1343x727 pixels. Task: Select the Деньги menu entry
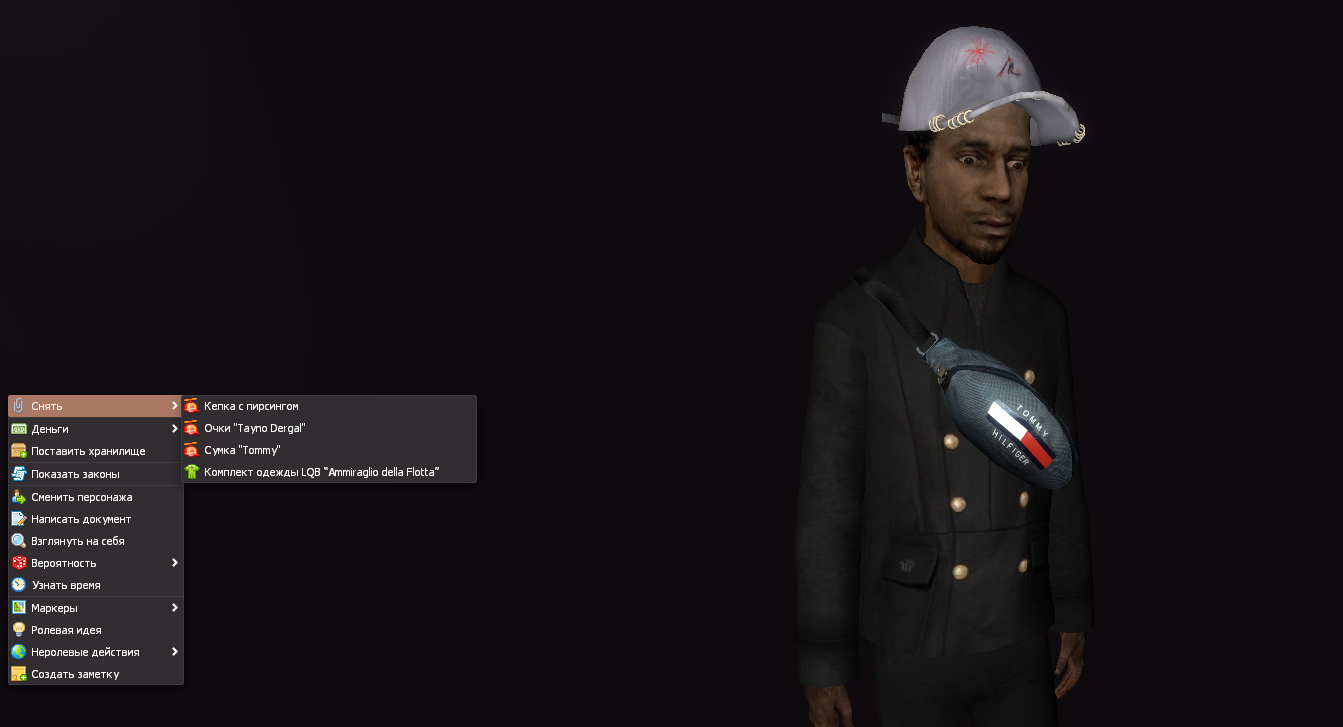(95, 429)
